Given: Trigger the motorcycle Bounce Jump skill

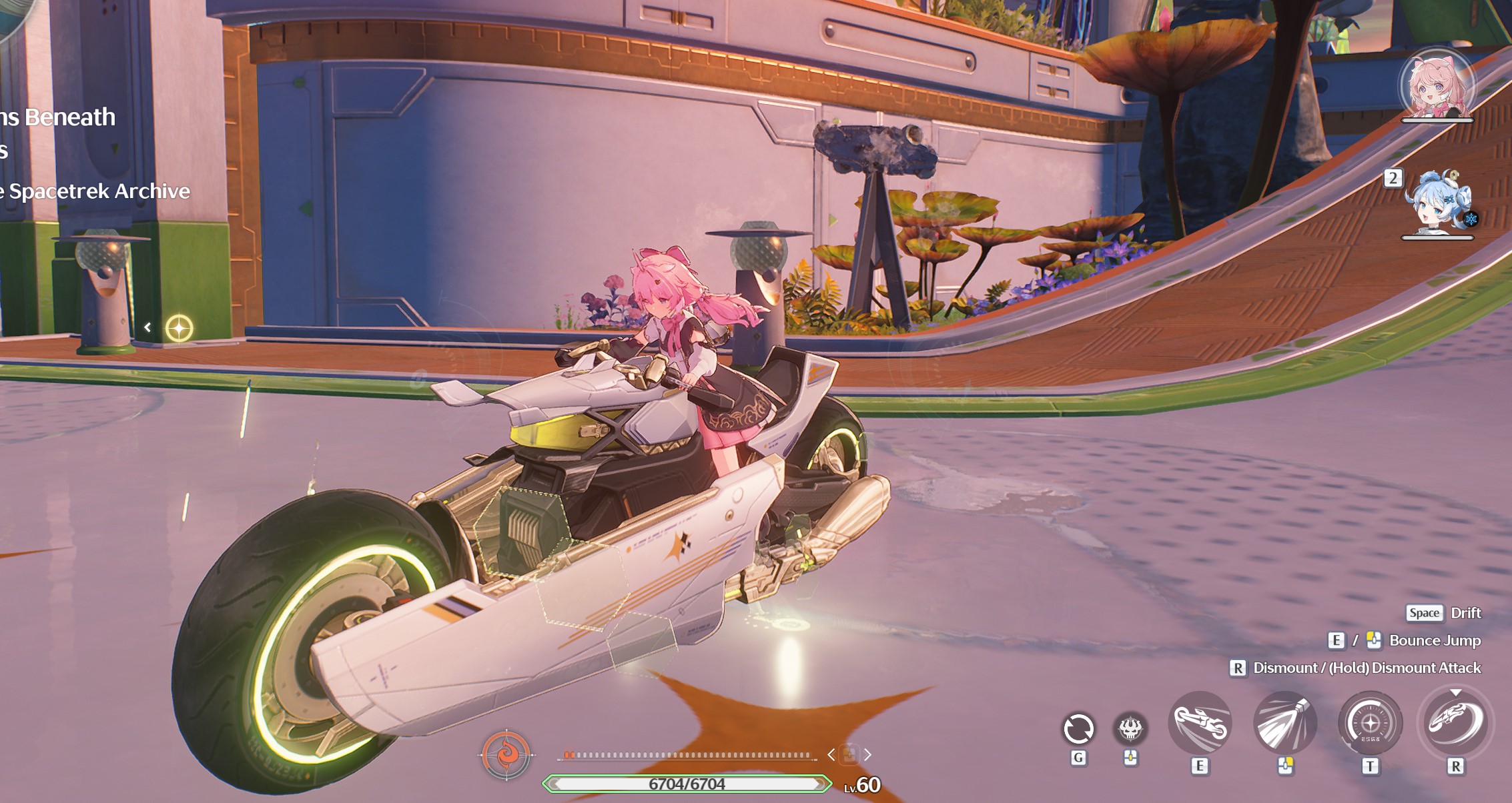Looking at the screenshot, I should [x=1200, y=724].
